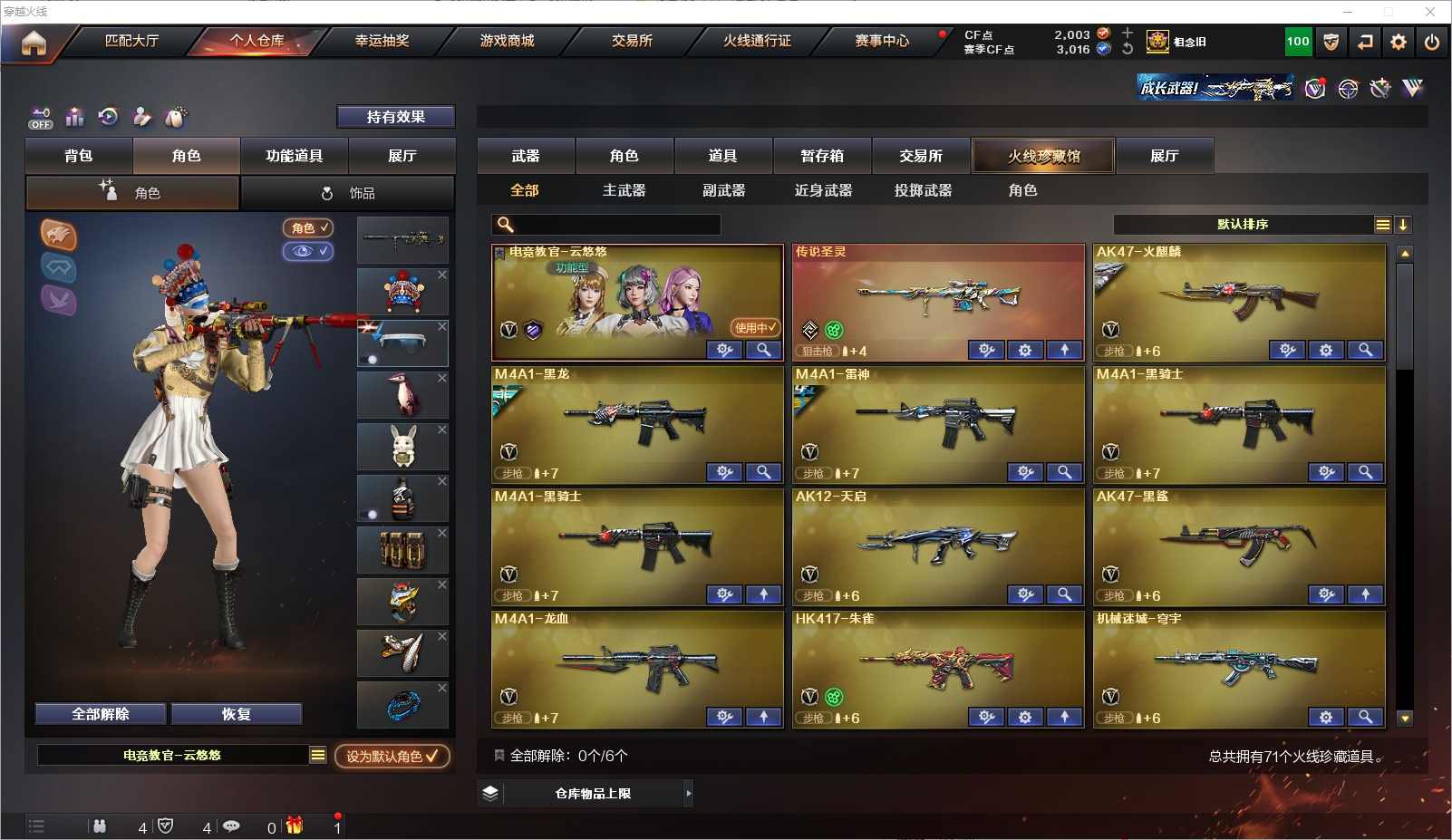Select the 功能道具 tab

coord(294,156)
